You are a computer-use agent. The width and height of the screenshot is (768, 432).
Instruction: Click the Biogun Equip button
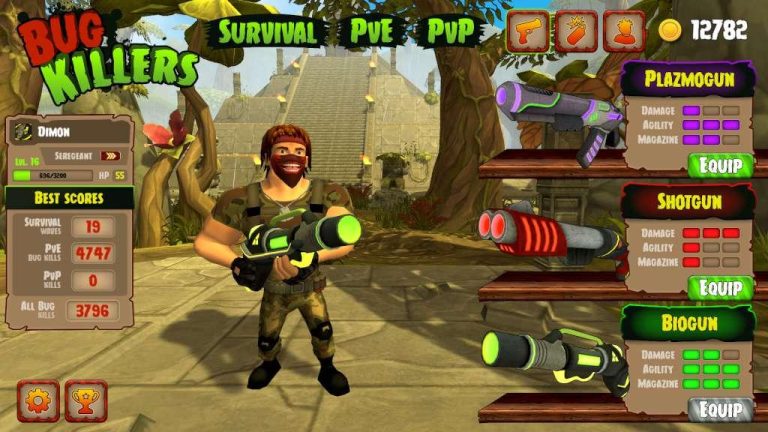click(x=720, y=409)
